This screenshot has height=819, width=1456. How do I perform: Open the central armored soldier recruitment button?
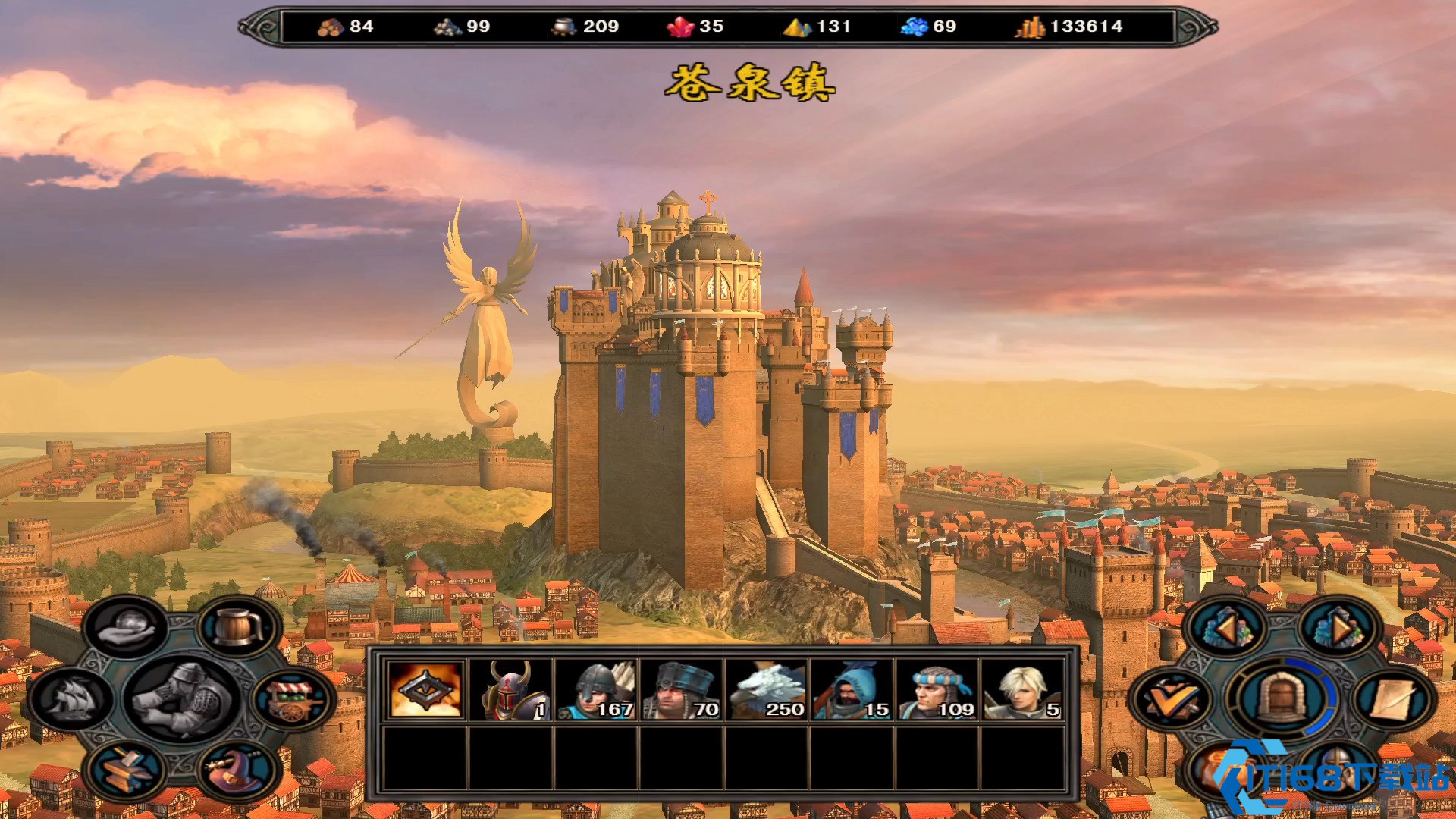(182, 698)
